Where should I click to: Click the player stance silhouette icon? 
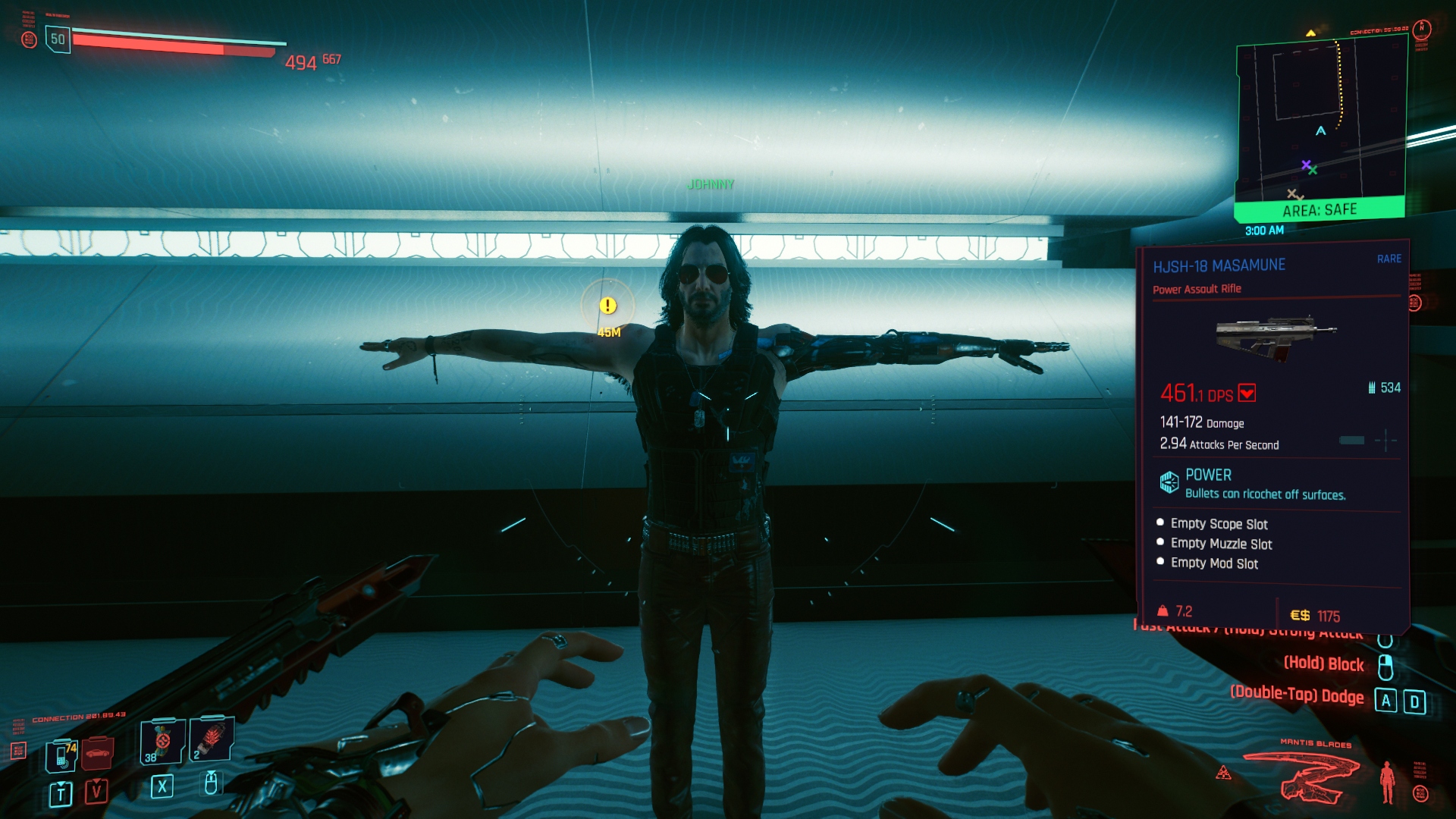point(1387,782)
